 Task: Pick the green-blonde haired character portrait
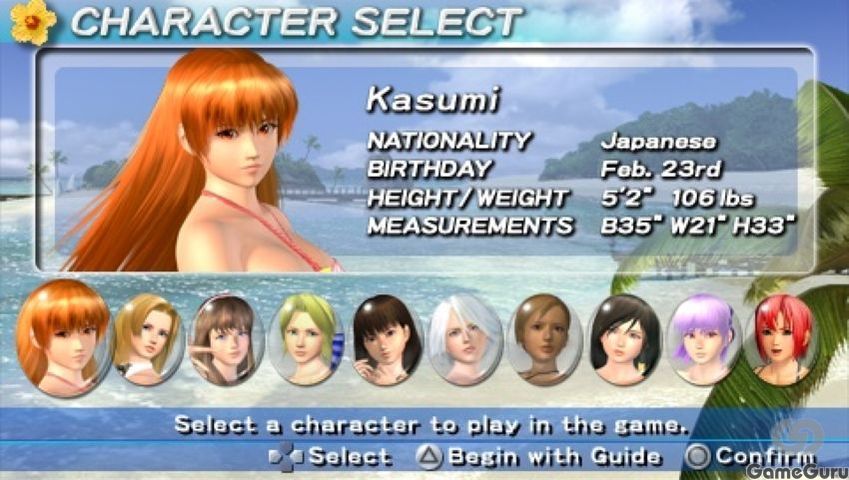click(306, 336)
